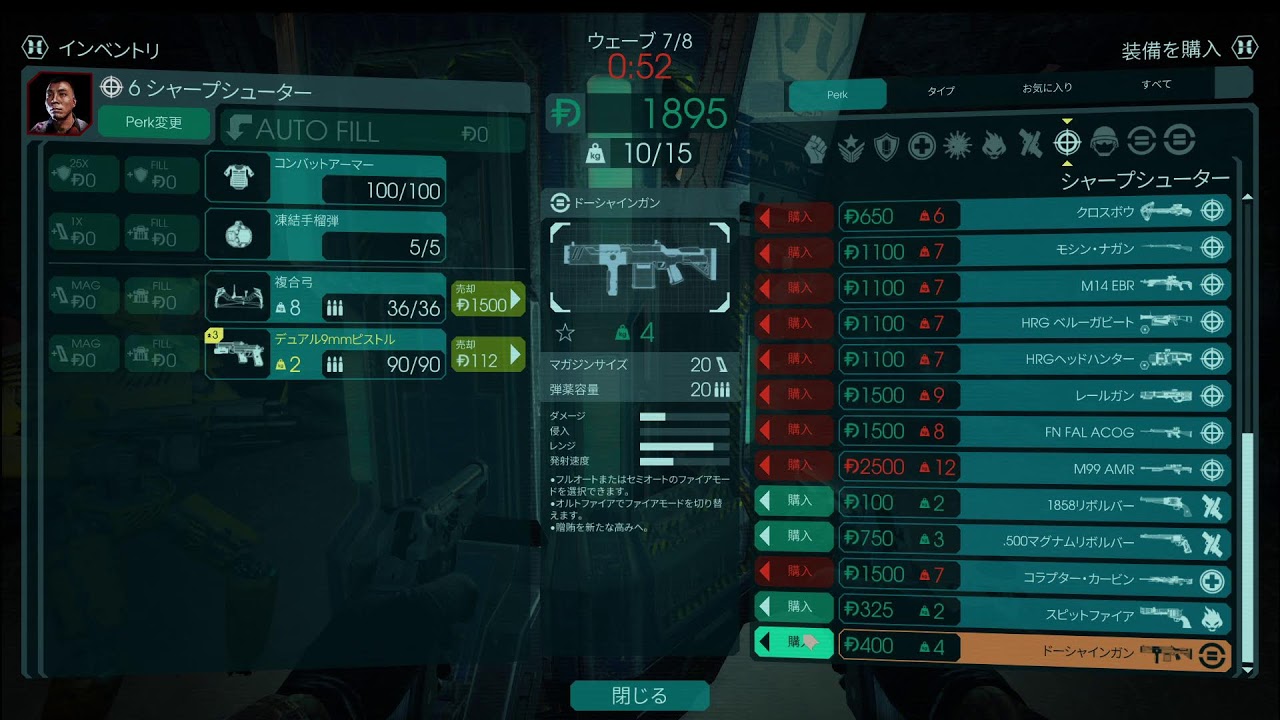Viewport: 1280px width, 720px height.
Task: Choose the M14 EBR list entry
Action: (1034, 285)
